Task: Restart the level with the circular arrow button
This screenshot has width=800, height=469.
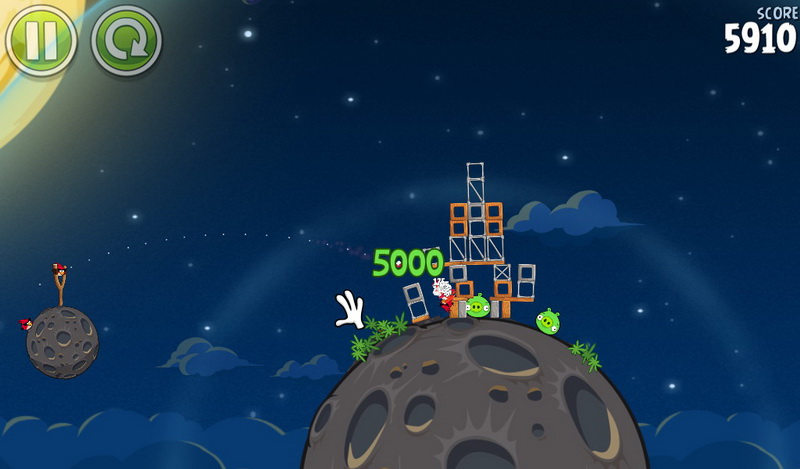Action: [x=126, y=41]
